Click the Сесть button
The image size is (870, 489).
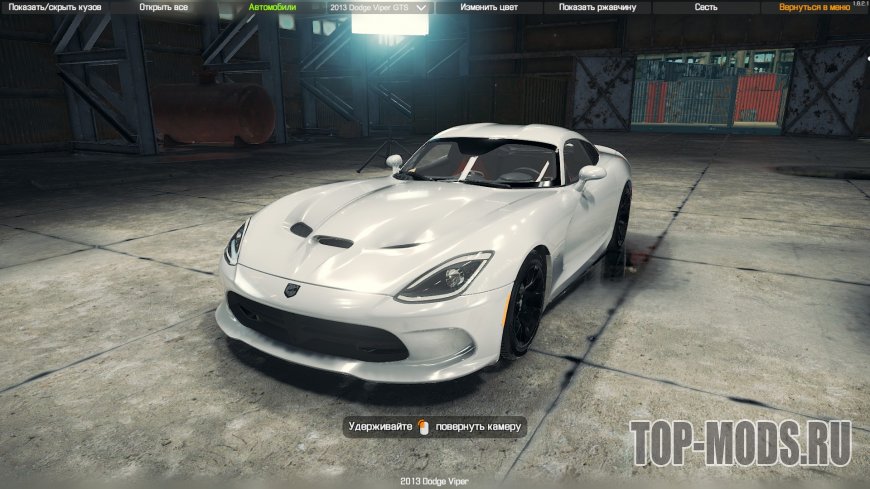(x=706, y=7)
